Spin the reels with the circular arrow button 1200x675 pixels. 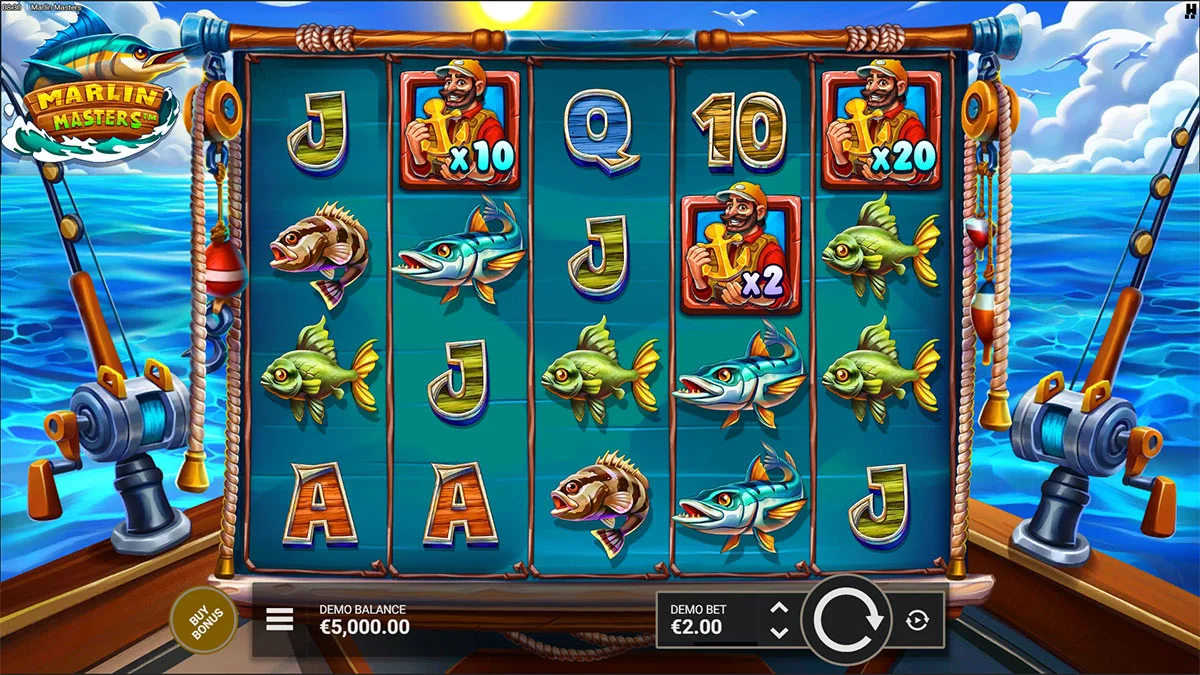point(848,620)
